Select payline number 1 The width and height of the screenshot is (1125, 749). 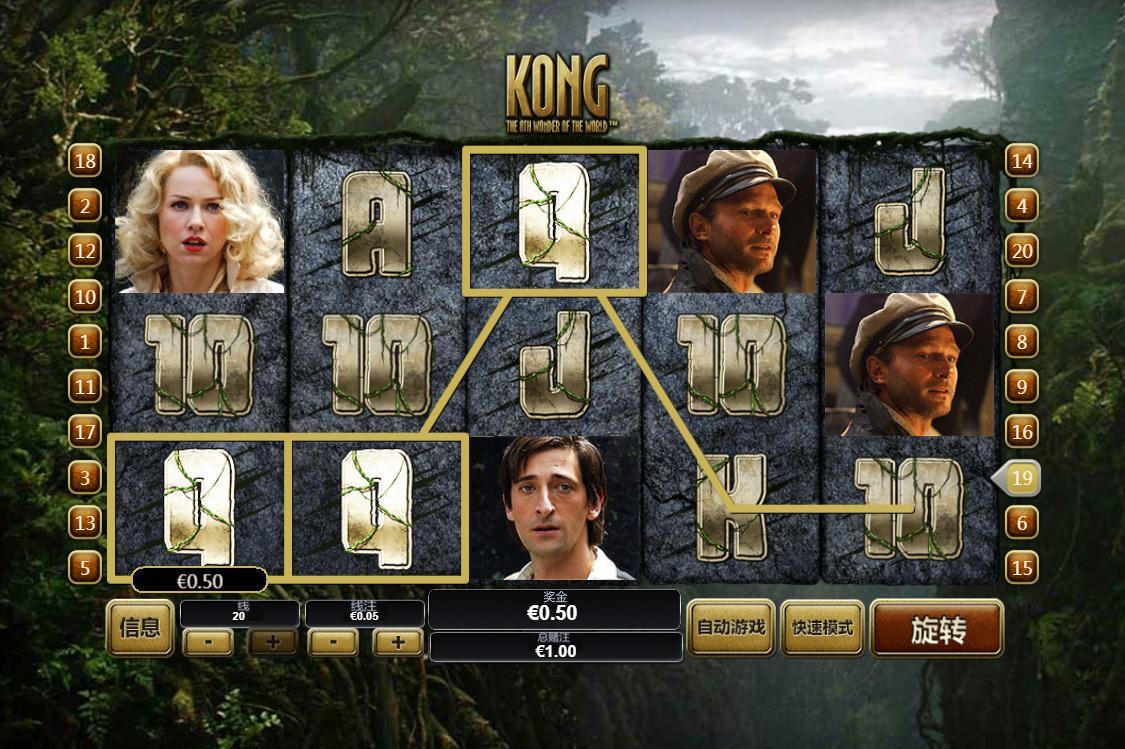(x=85, y=342)
